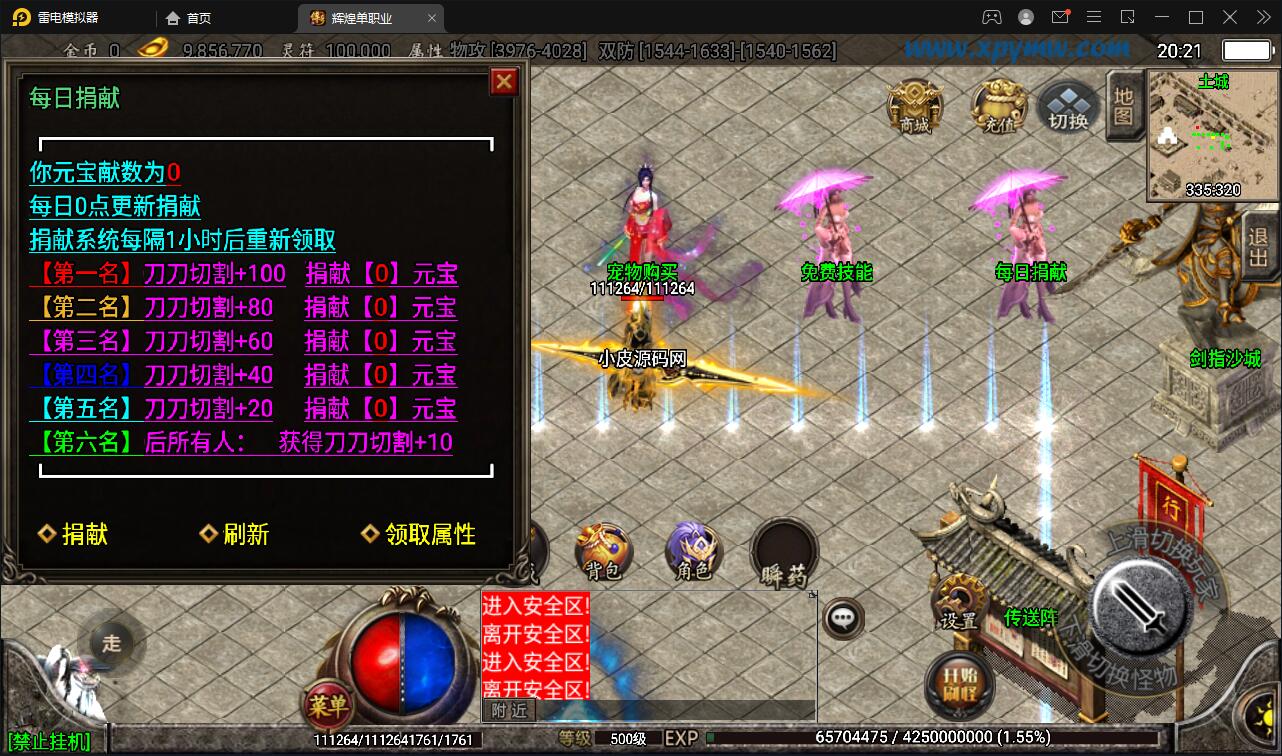Toggle 开始刷怪 auto-hunt mode
1282x756 pixels.
click(x=959, y=682)
